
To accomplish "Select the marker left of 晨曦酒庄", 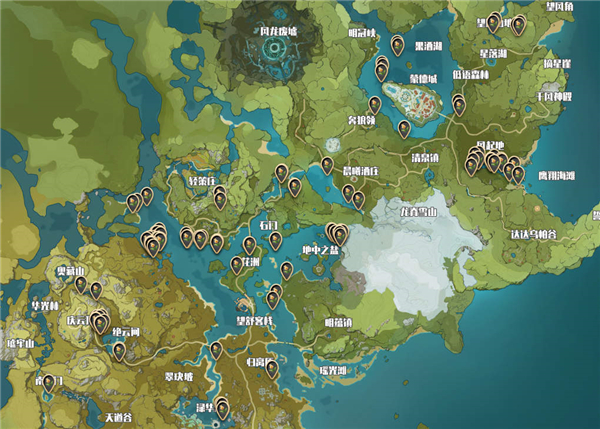I will pyautogui.click(x=326, y=165).
